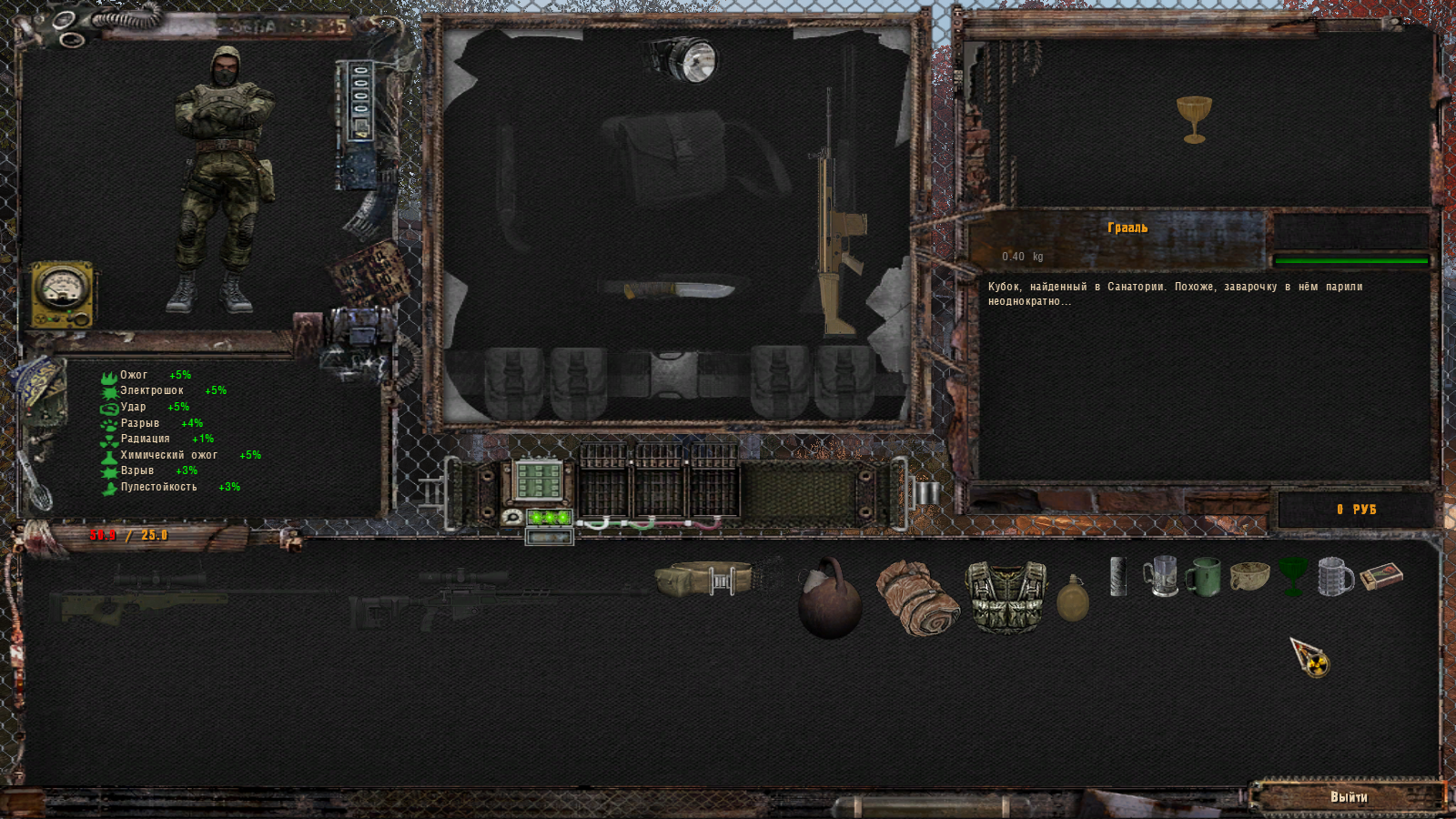
Task: Choose the green enamel mug
Action: (x=1203, y=577)
